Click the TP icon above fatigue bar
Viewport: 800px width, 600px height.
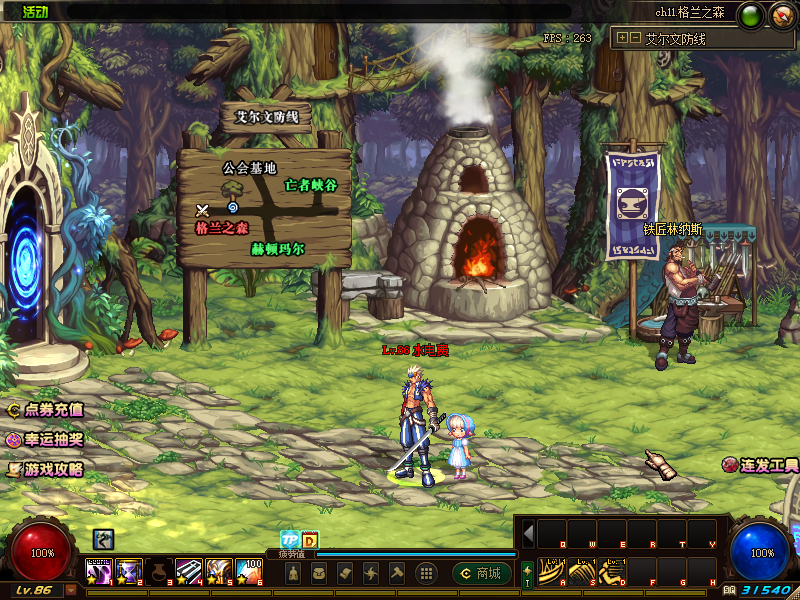289,540
